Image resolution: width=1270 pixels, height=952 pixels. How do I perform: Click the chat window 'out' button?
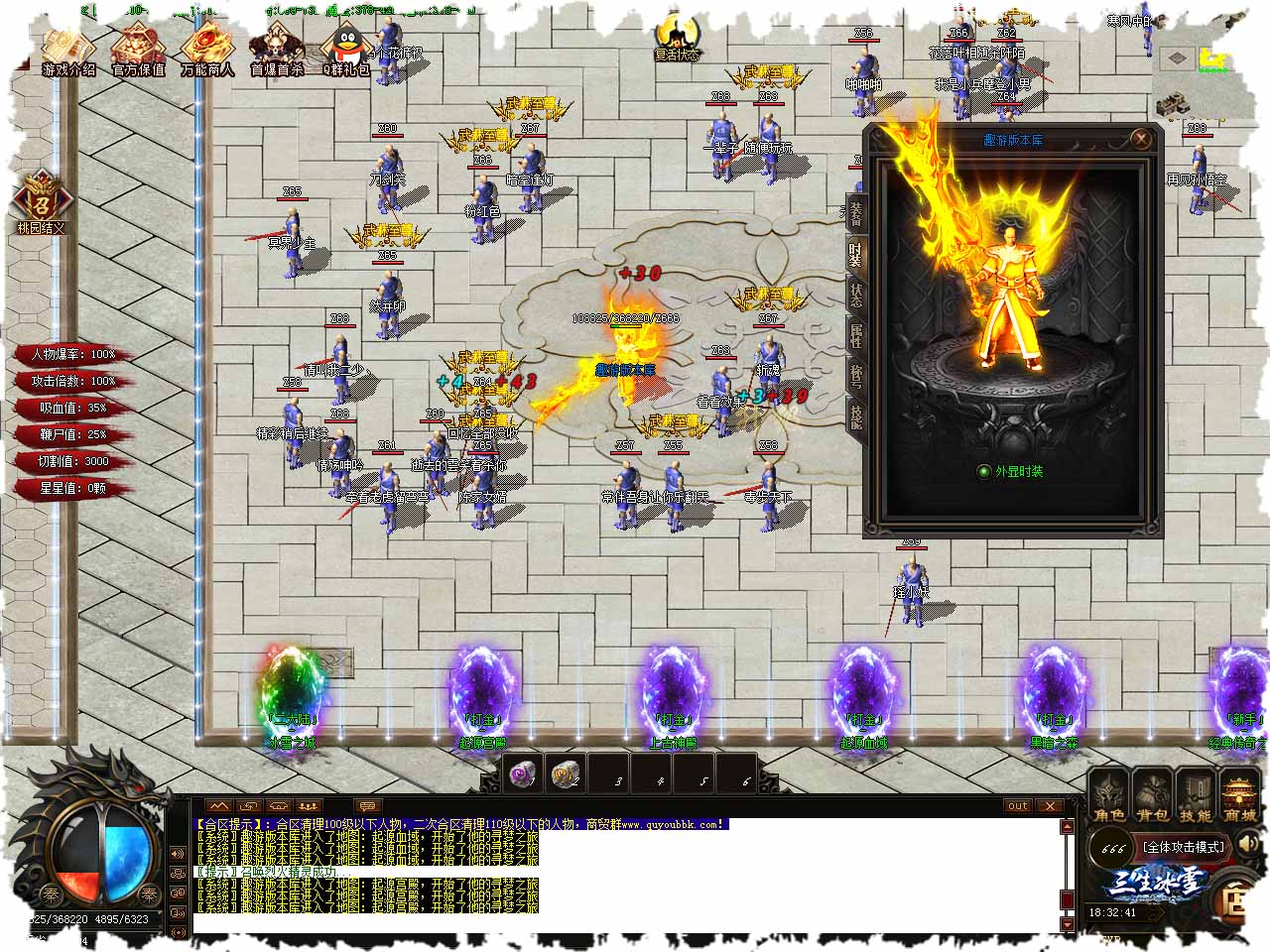[x=1018, y=806]
